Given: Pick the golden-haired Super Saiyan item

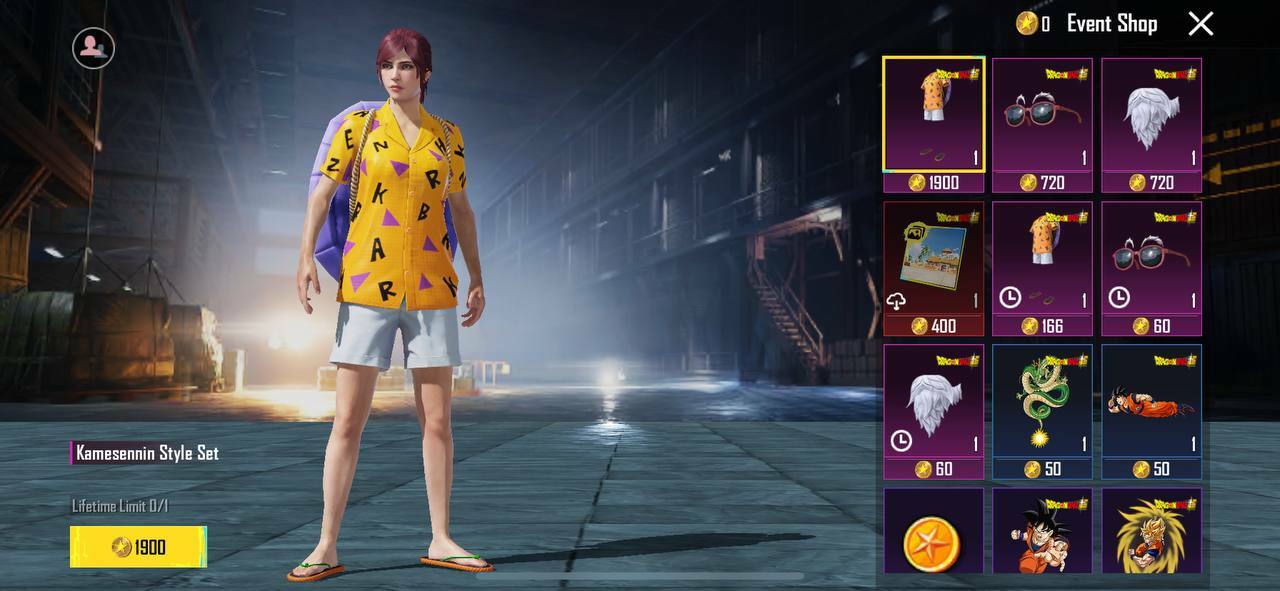Looking at the screenshot, I should (x=1151, y=533).
